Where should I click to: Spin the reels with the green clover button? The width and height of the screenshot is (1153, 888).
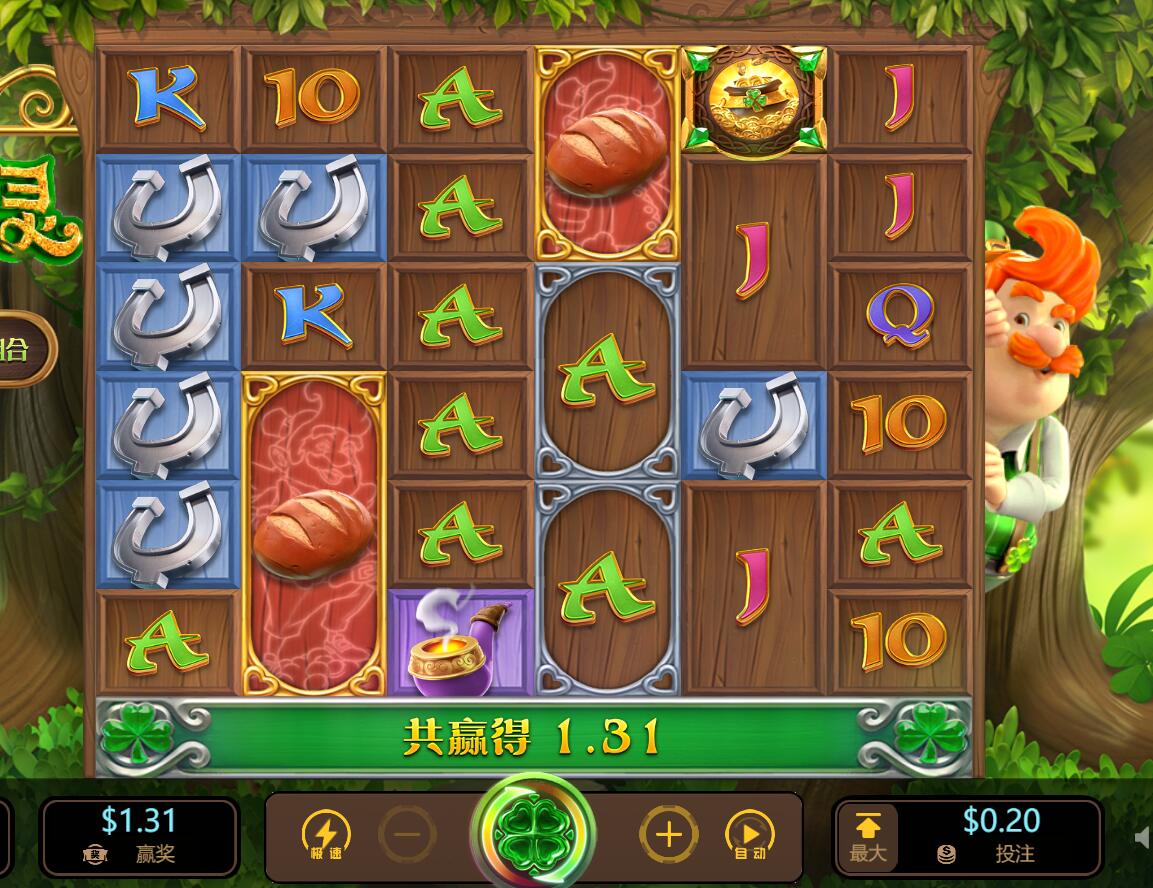[533, 833]
